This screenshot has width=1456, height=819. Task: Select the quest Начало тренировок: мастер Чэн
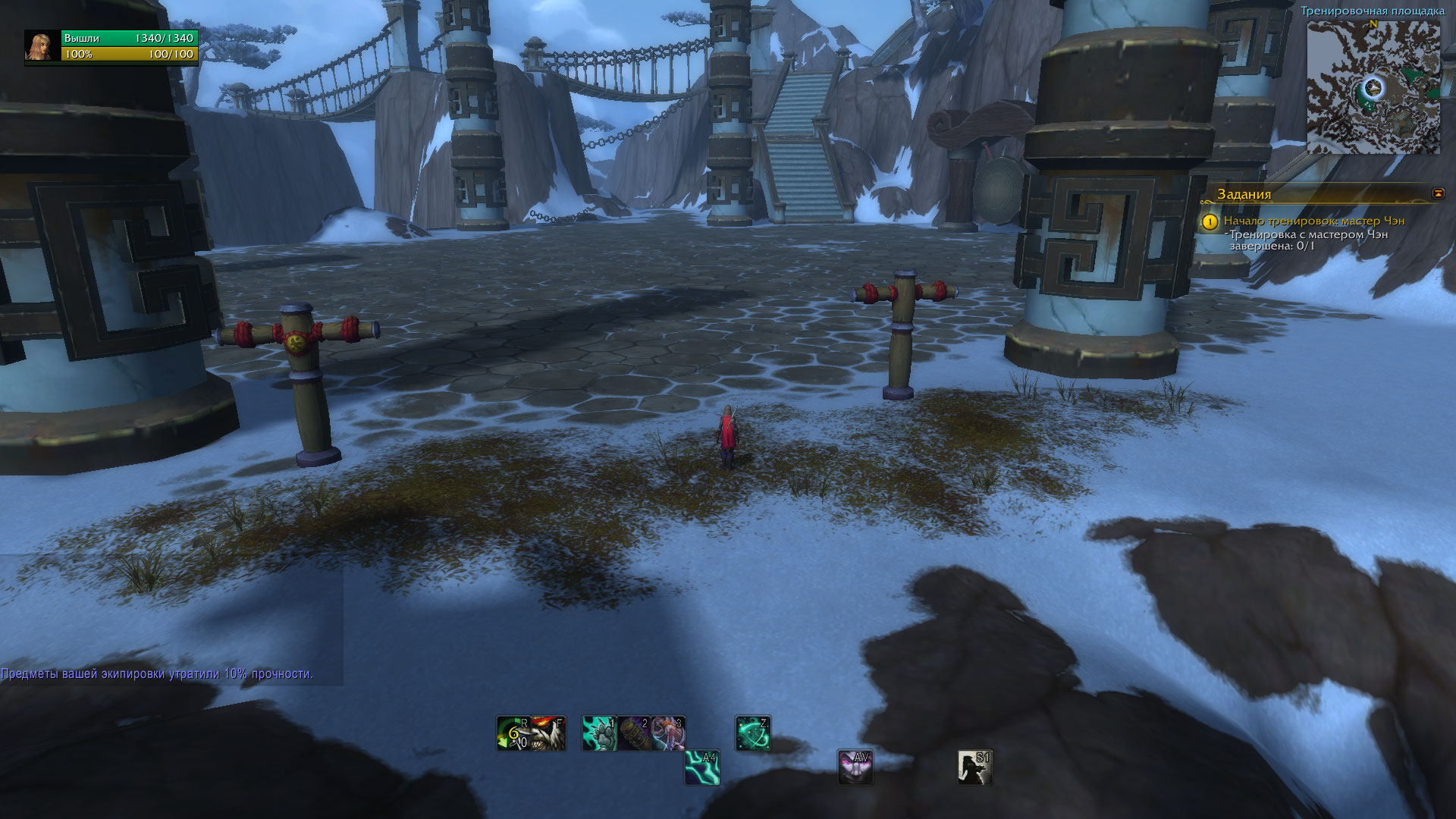pos(1313,221)
